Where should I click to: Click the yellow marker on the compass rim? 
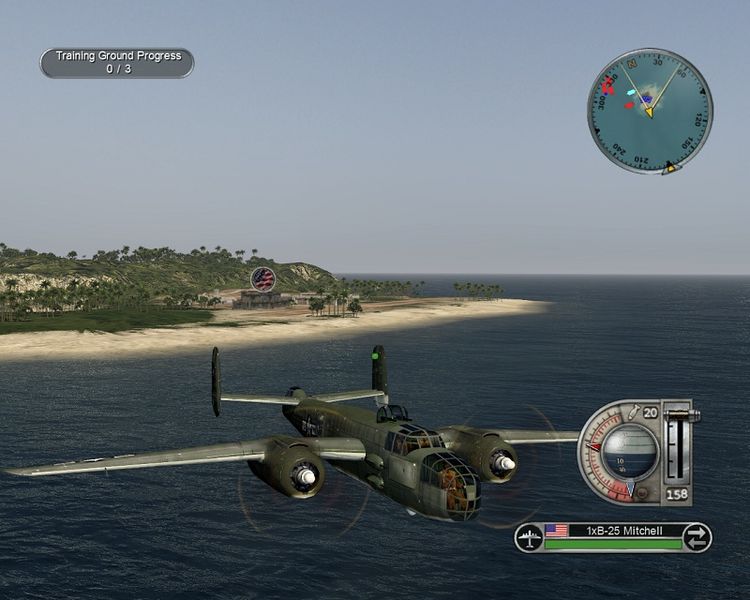point(671,169)
